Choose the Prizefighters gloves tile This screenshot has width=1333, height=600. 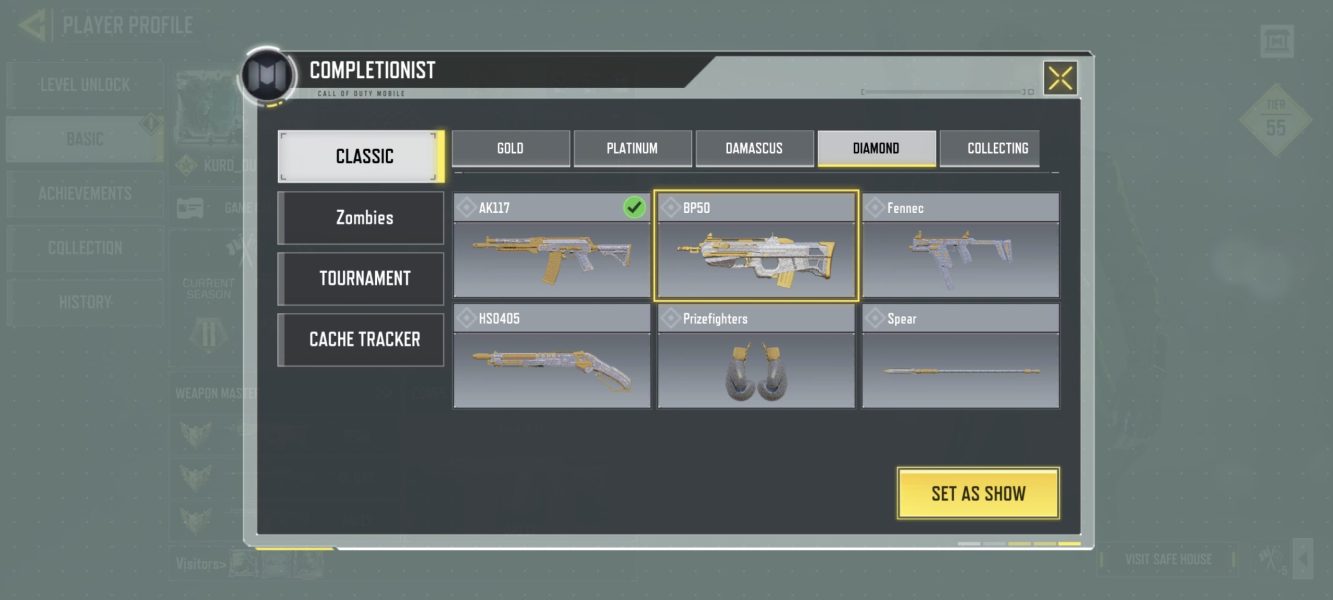756,357
